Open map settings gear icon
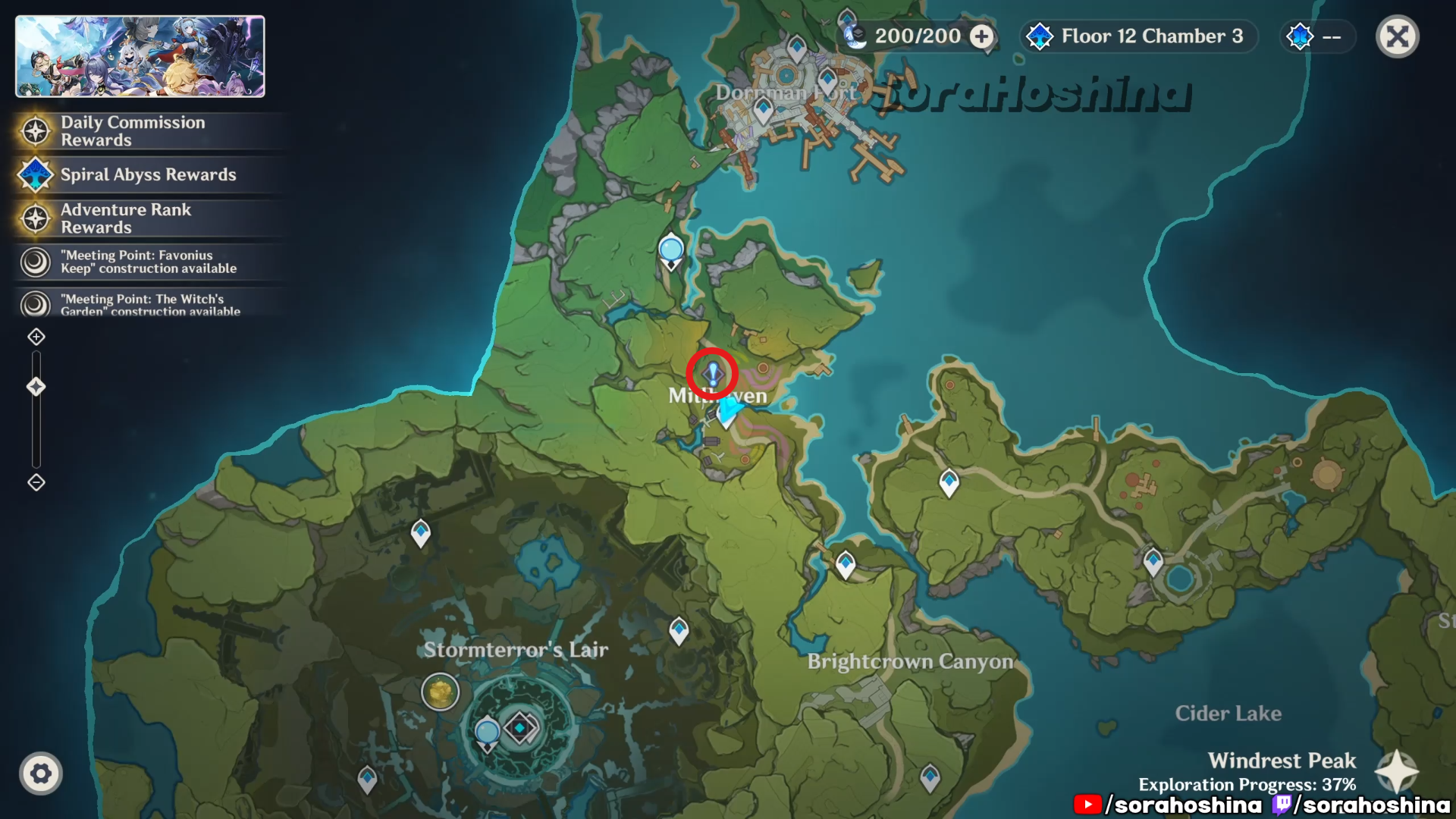Viewport: 1456px width, 819px height. (x=41, y=773)
